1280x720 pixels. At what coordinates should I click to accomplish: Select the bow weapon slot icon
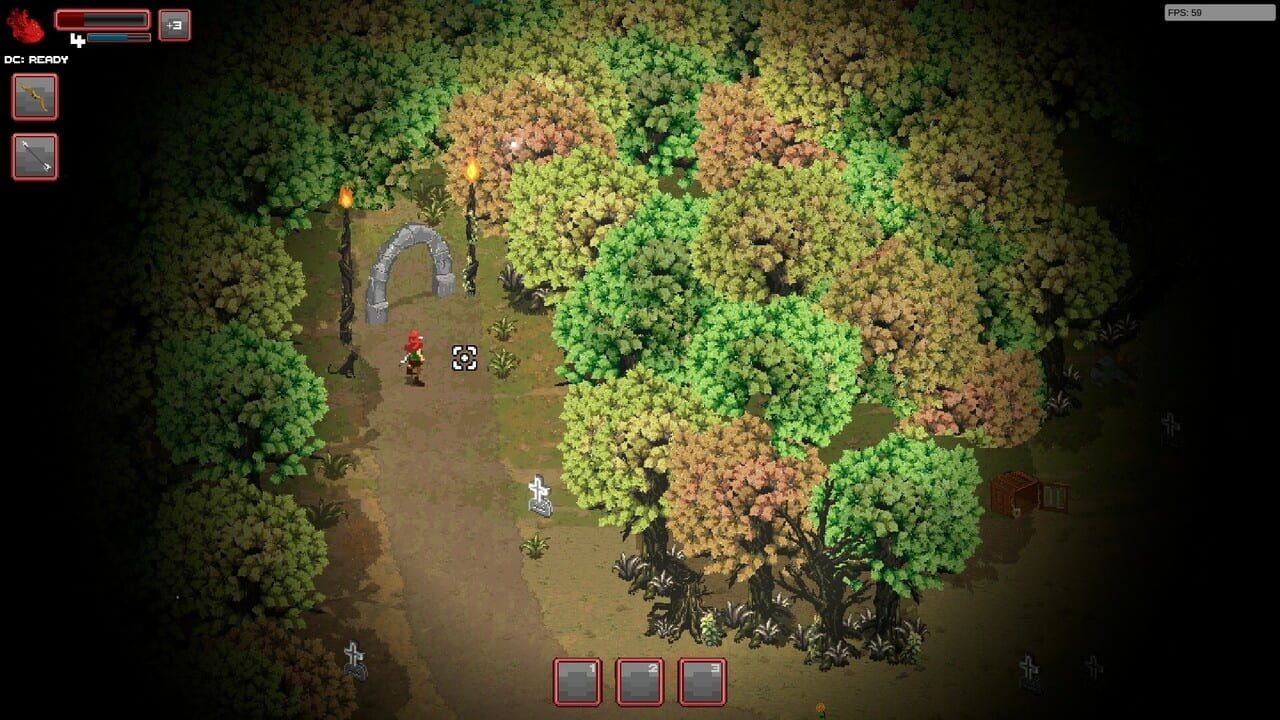click(x=34, y=97)
